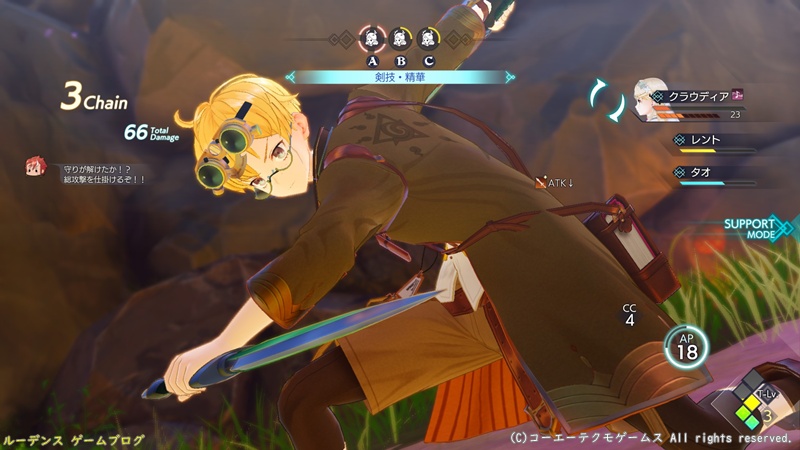Choose enemy target B icon

(400, 40)
